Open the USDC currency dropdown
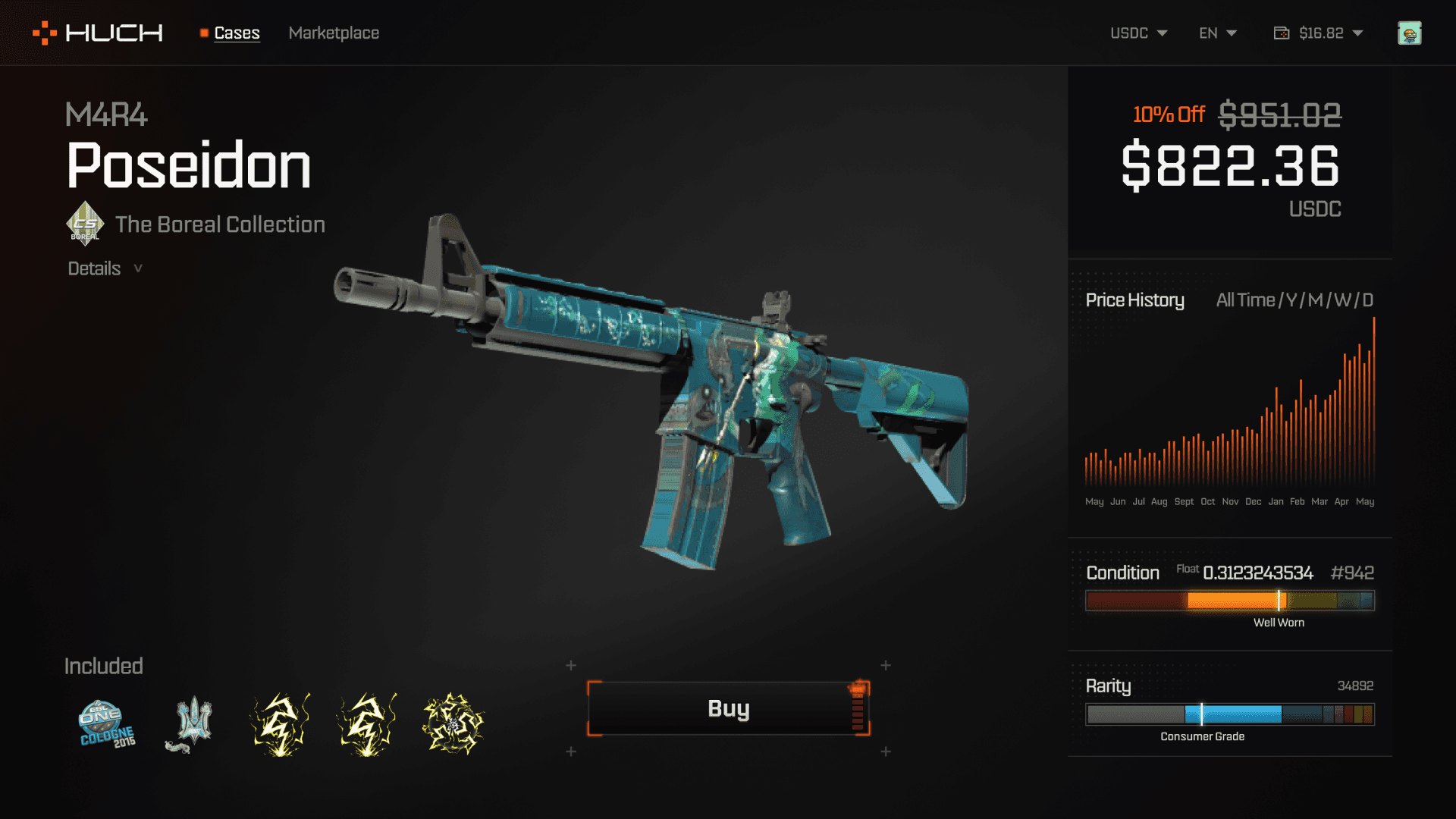Image resolution: width=1456 pixels, height=819 pixels. click(1138, 33)
